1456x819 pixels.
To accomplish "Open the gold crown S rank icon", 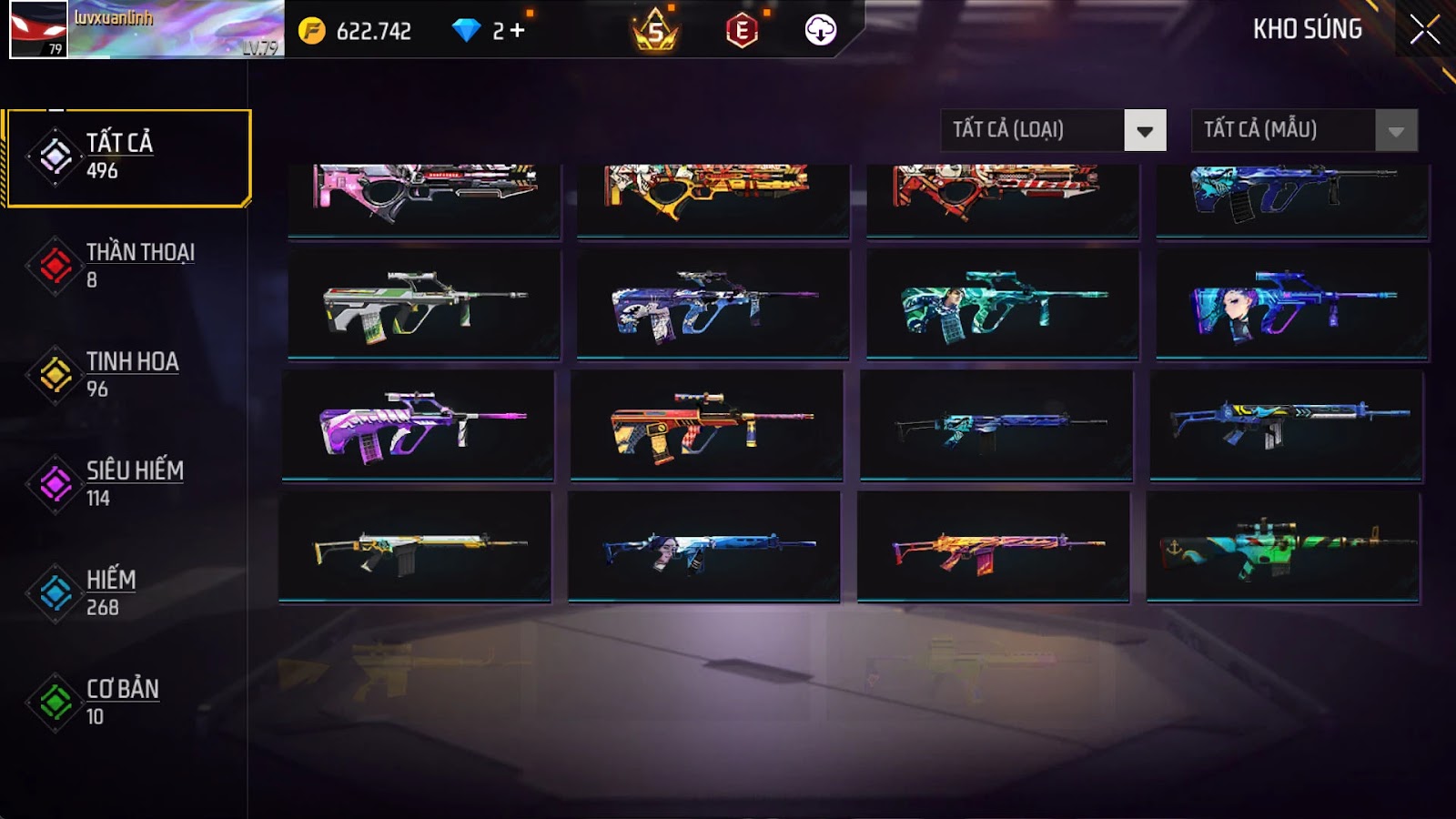I will click(655, 31).
